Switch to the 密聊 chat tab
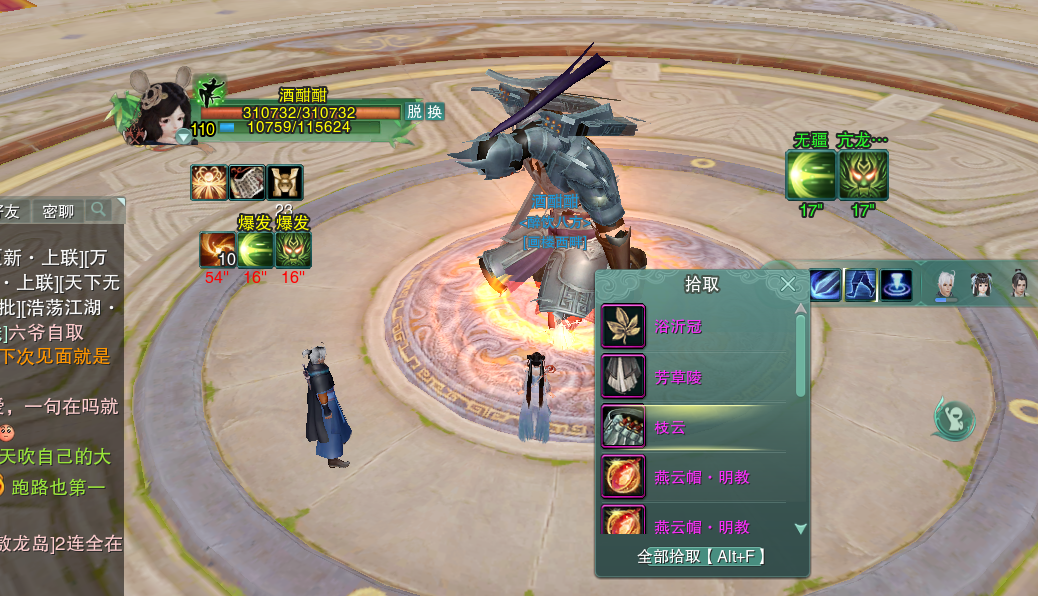1038x596 pixels. [x=58, y=211]
